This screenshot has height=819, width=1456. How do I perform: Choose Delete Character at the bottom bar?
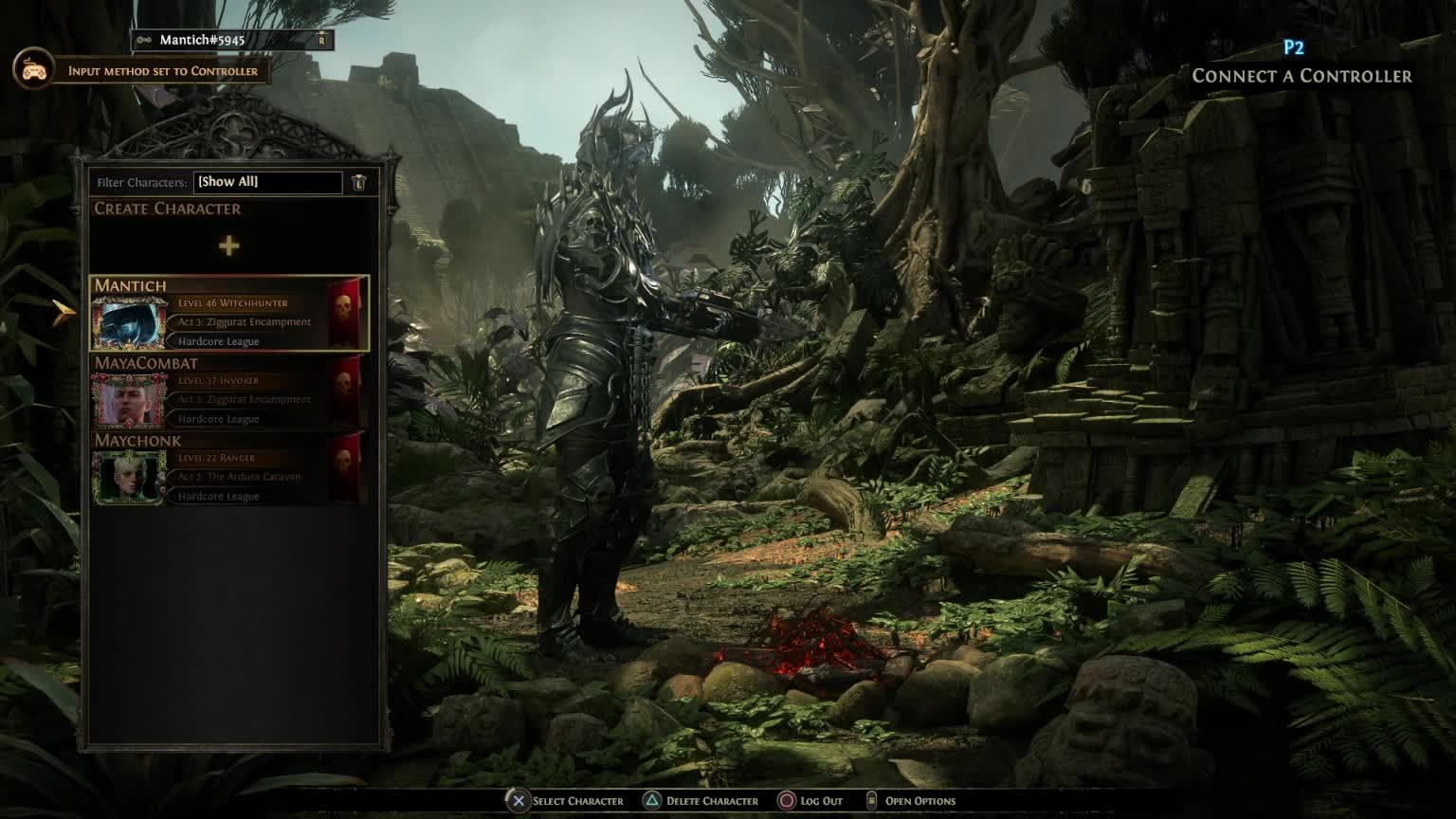[701, 801]
